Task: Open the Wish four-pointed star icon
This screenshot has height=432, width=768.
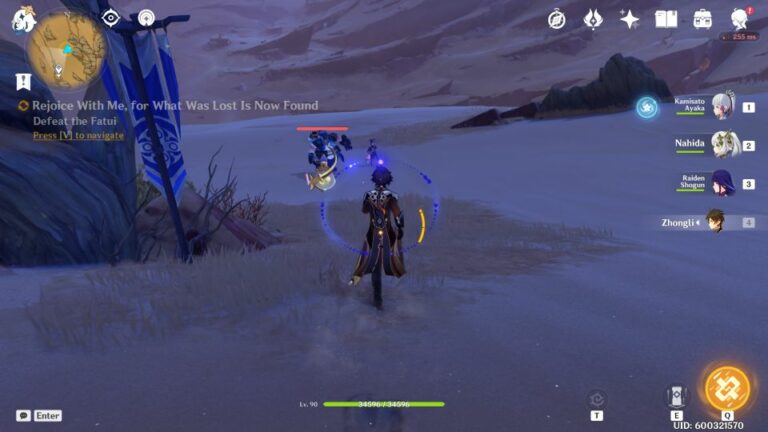Action: click(x=629, y=19)
